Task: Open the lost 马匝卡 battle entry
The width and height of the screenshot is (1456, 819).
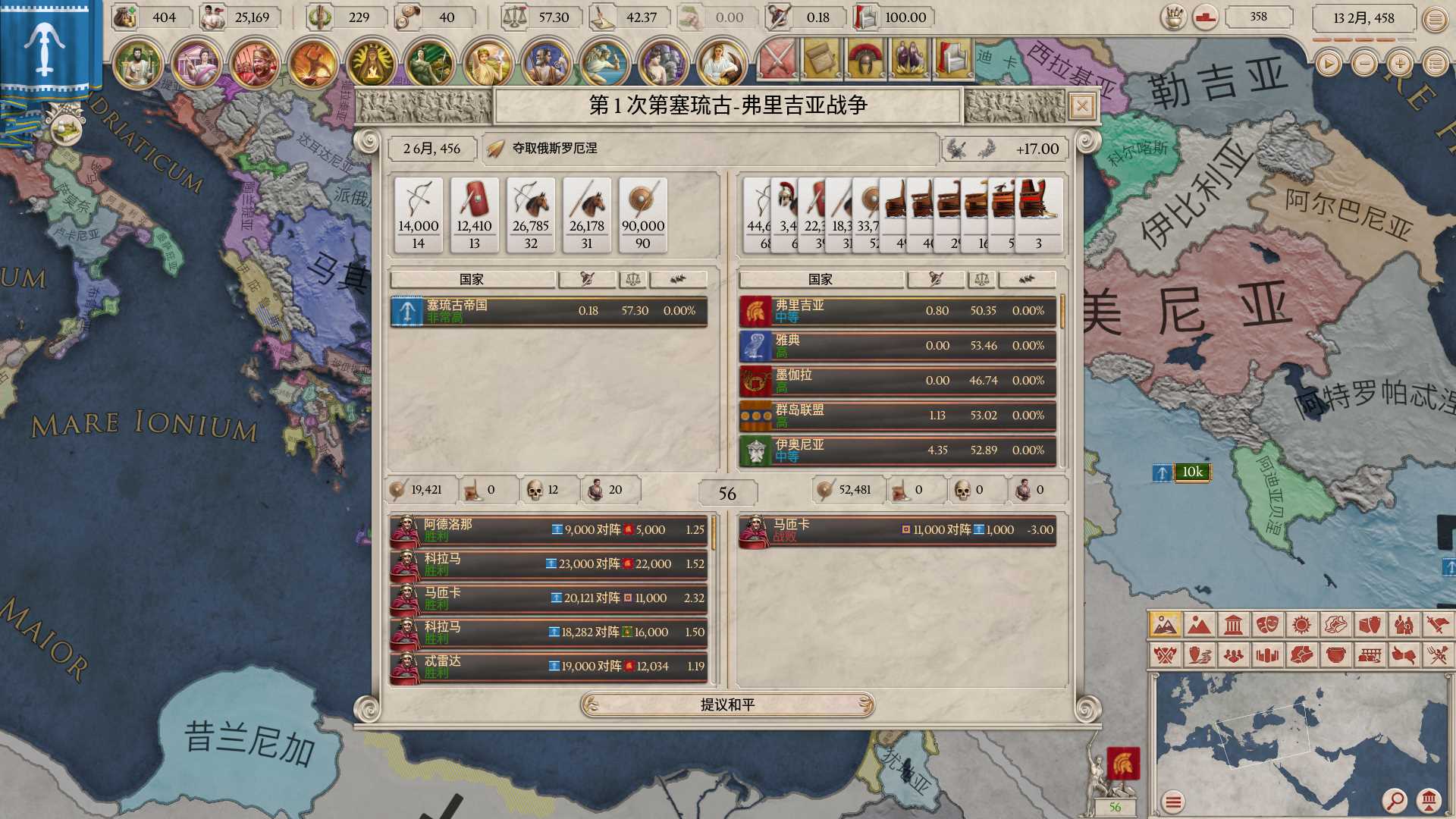Action: pos(897,530)
